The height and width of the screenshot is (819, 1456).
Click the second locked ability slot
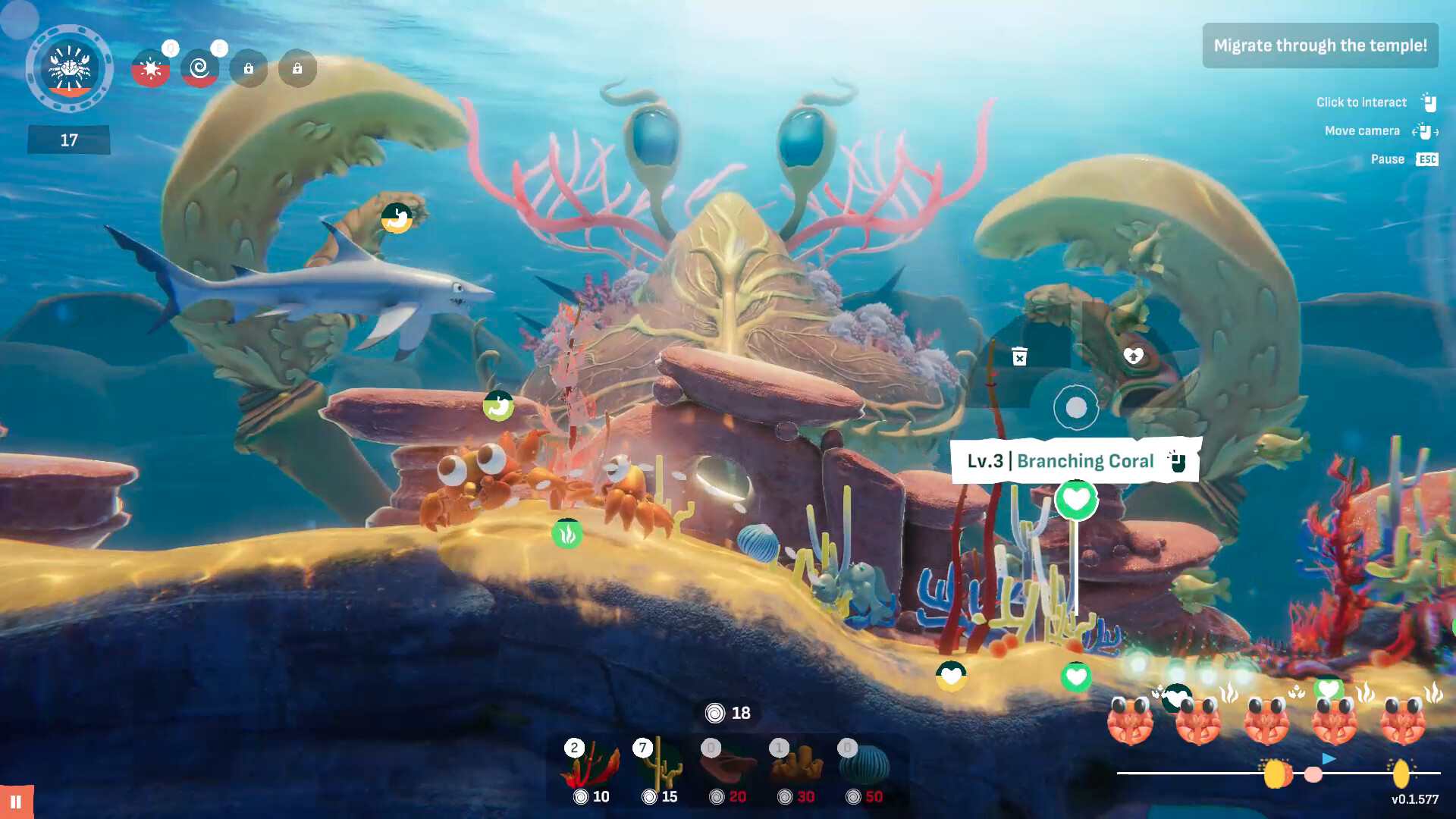pos(297,69)
